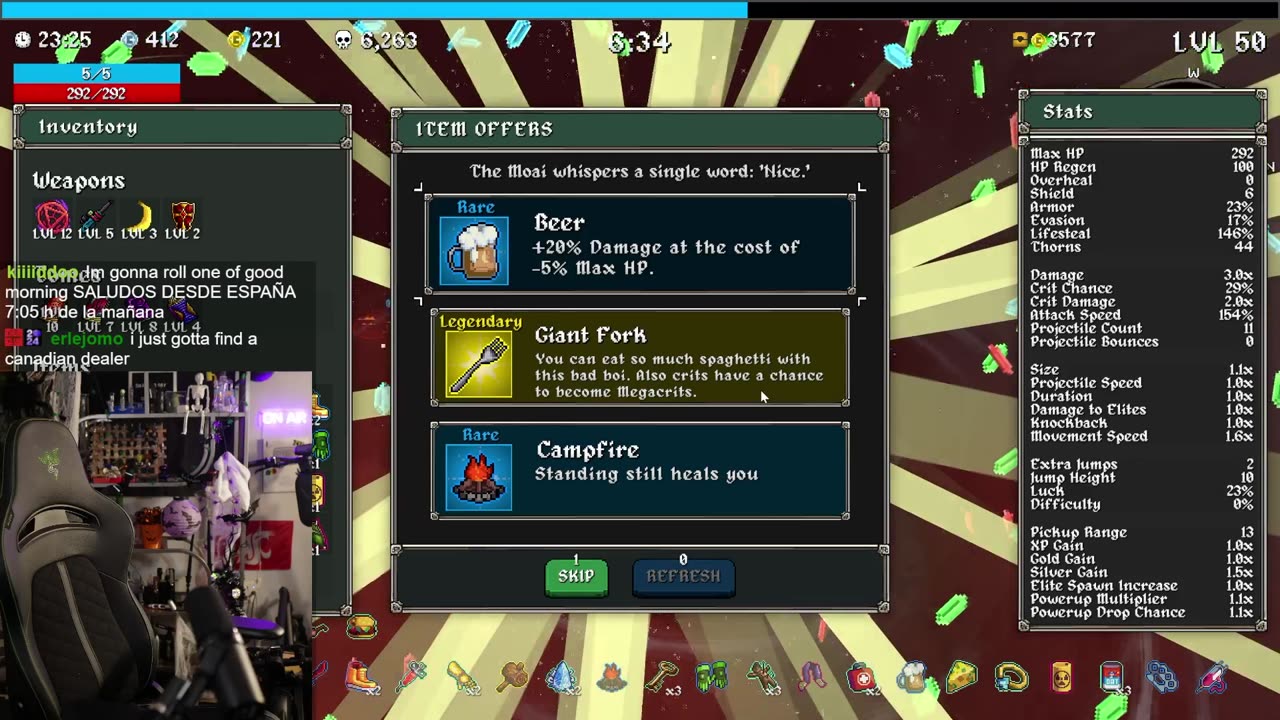Click the cheese wedge item icon
Screen dimensions: 1280x720
coord(962,677)
